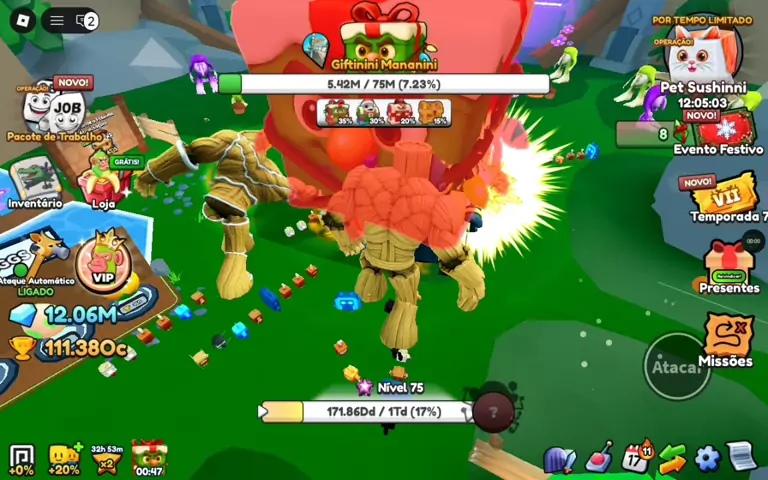This screenshot has height=480, width=768.
Task: Open the Roblox main menu
Action: pos(22,20)
